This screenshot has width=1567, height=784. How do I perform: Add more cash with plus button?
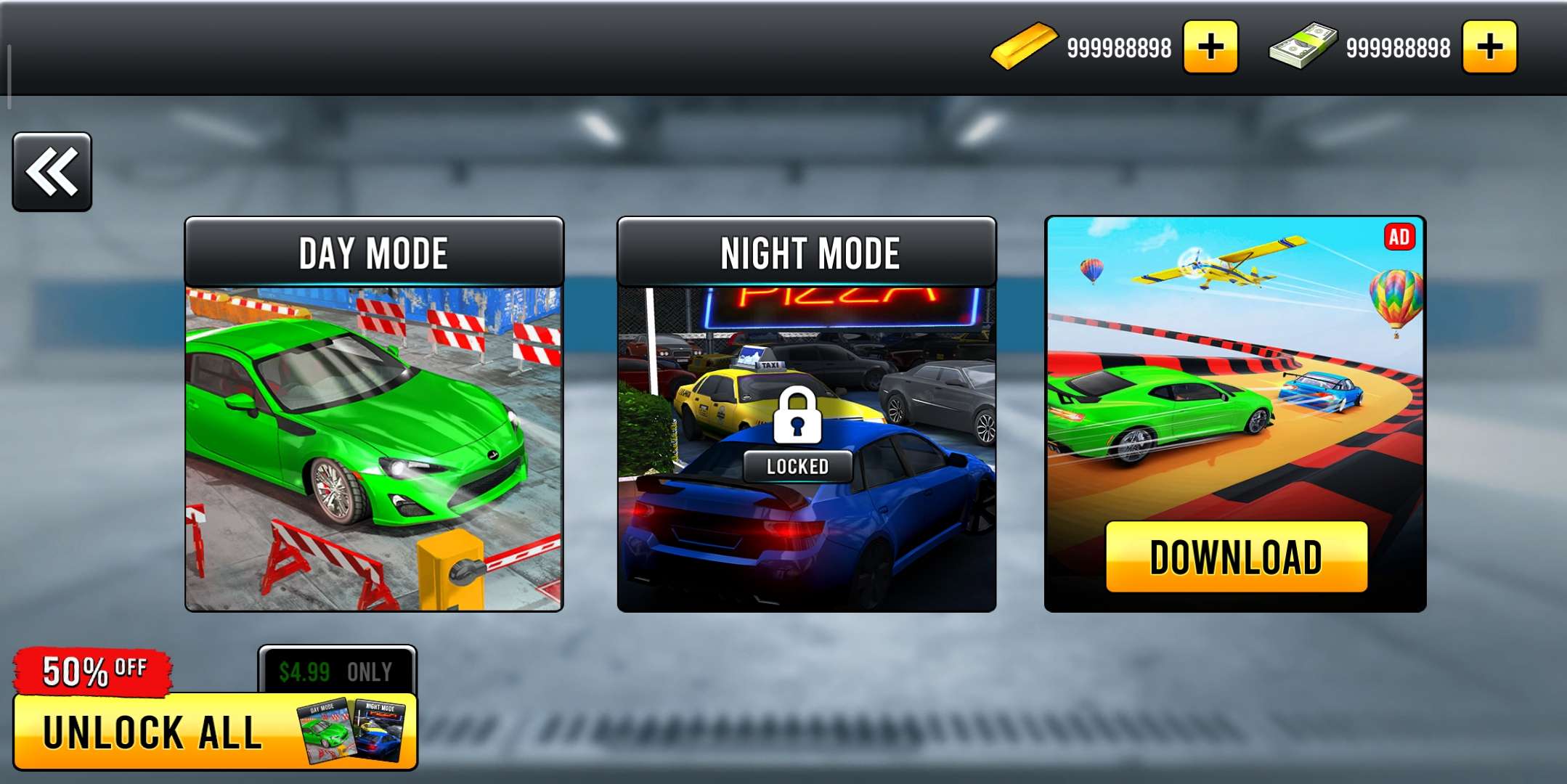point(1489,48)
